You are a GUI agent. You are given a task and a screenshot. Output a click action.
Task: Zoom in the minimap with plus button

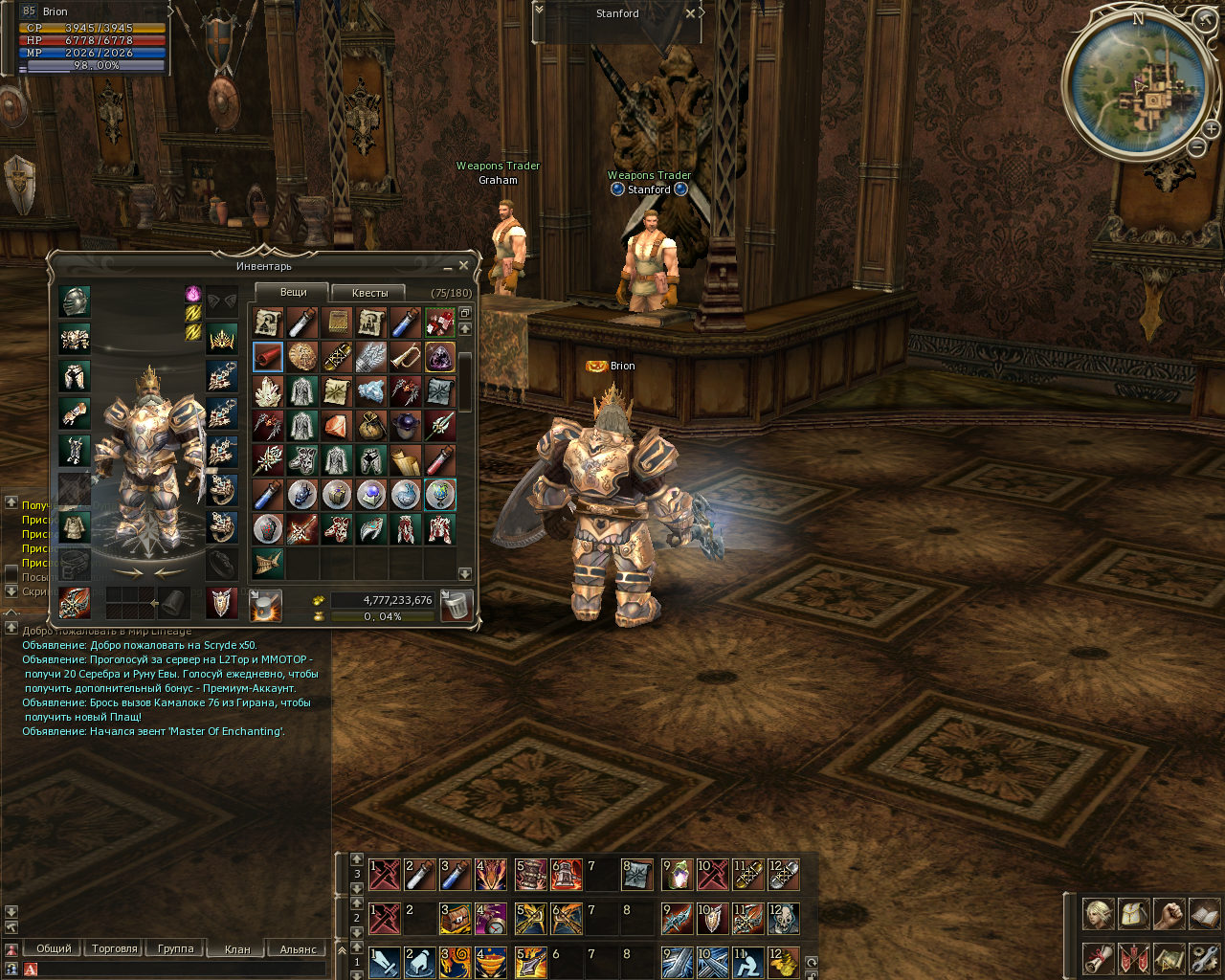click(x=1212, y=128)
